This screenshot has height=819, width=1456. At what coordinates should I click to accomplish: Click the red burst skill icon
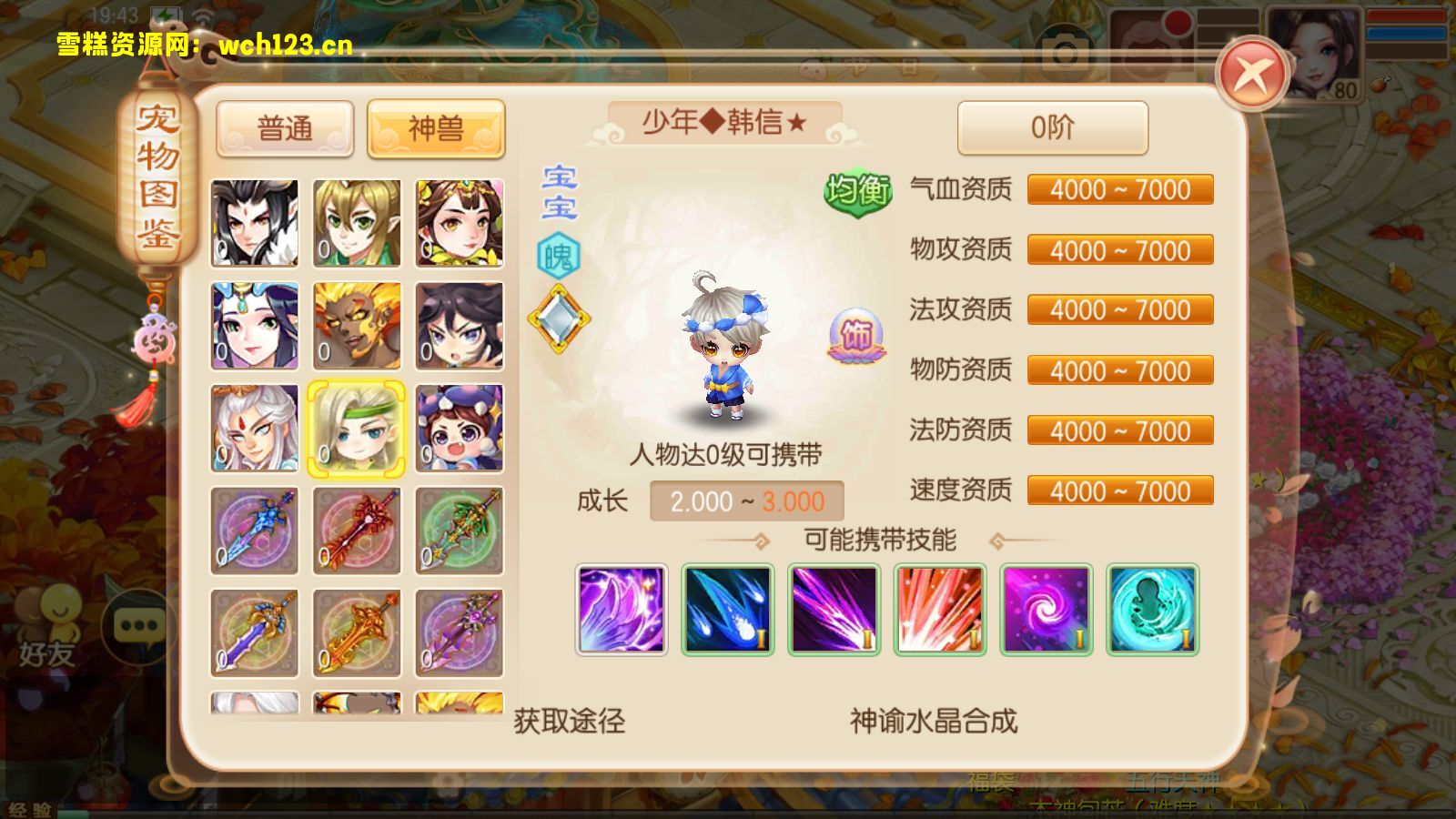coord(939,610)
